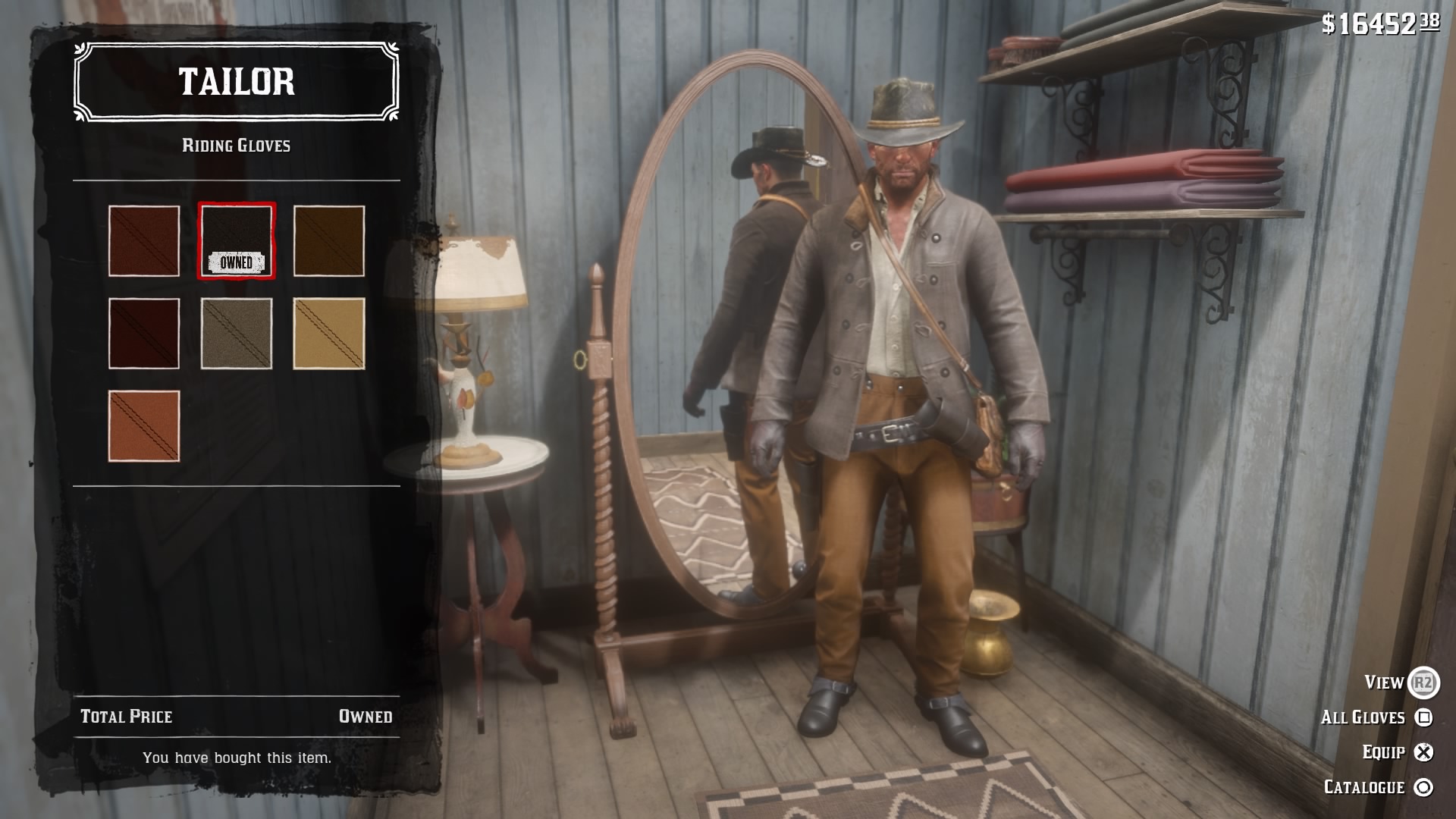Select the dark brown owned riding gloves swatch

coord(236,239)
